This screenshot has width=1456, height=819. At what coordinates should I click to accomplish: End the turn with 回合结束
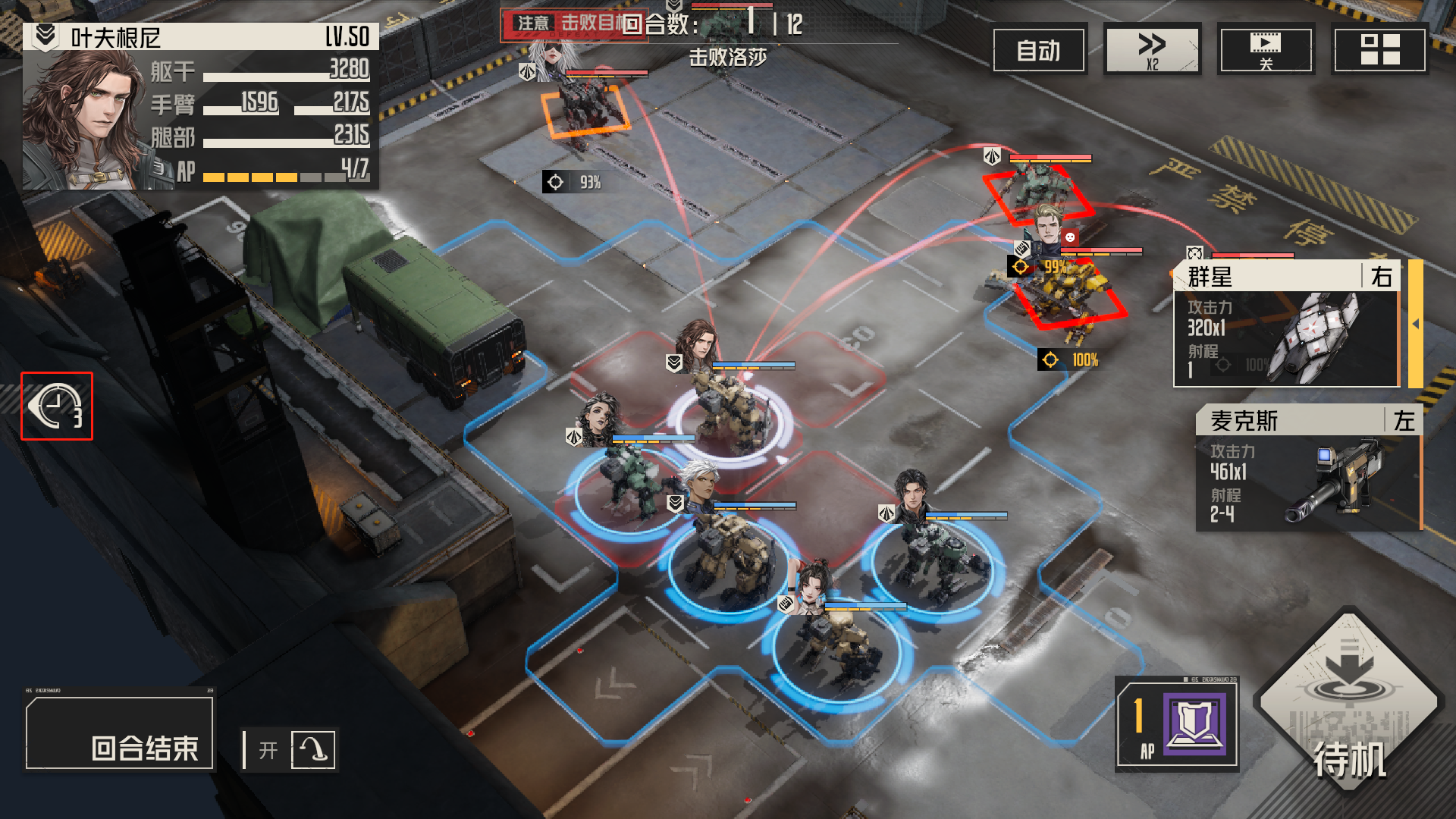pos(120,733)
